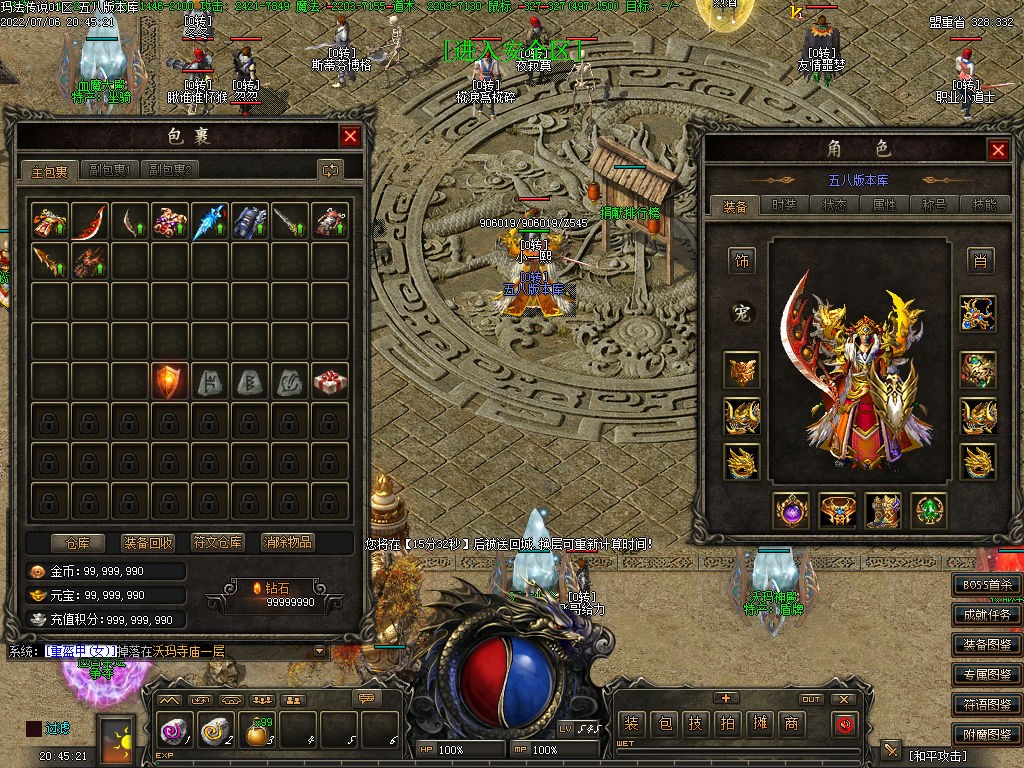Viewport: 1024px width, 768px height.
Task: Switch to the 副包裹2 bag tab
Action: pos(170,170)
